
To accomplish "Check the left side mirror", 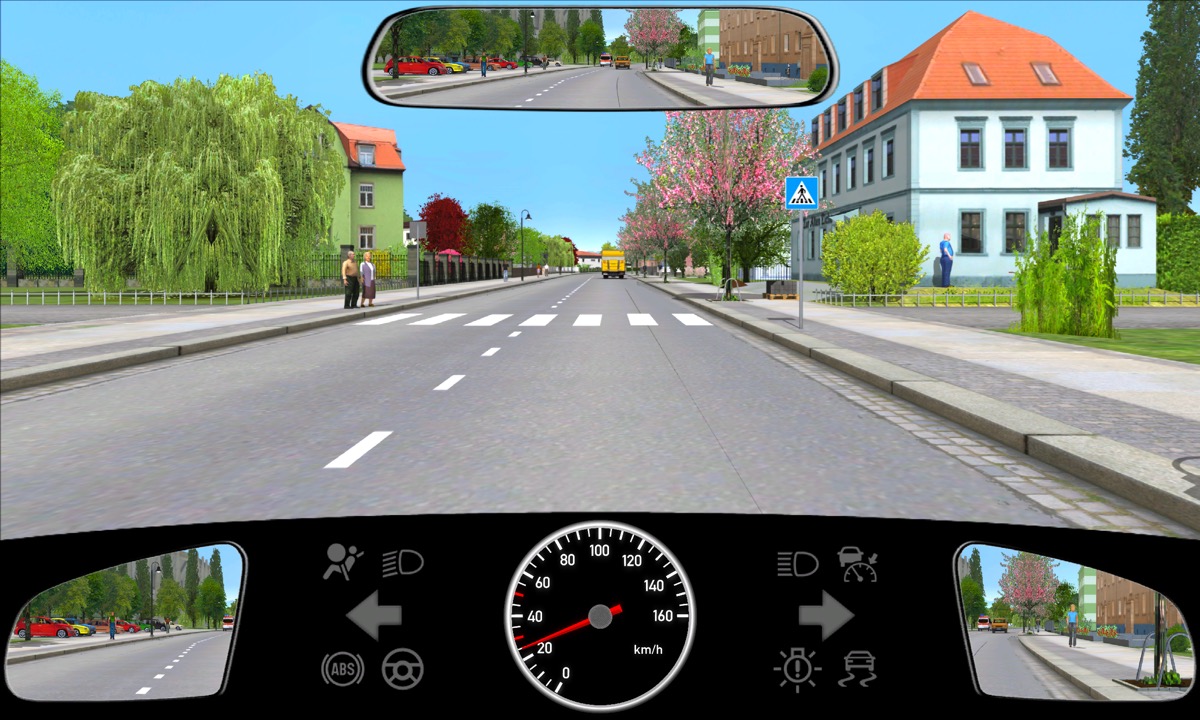I will (125, 620).
